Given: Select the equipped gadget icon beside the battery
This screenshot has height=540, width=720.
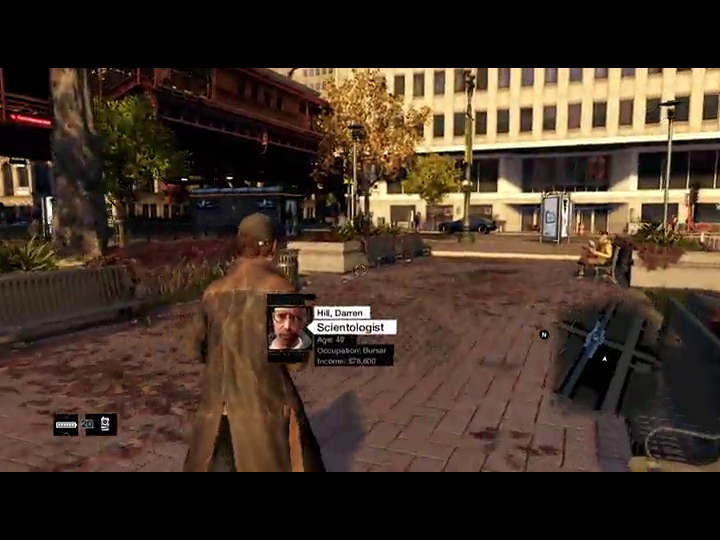Looking at the screenshot, I should [101, 424].
